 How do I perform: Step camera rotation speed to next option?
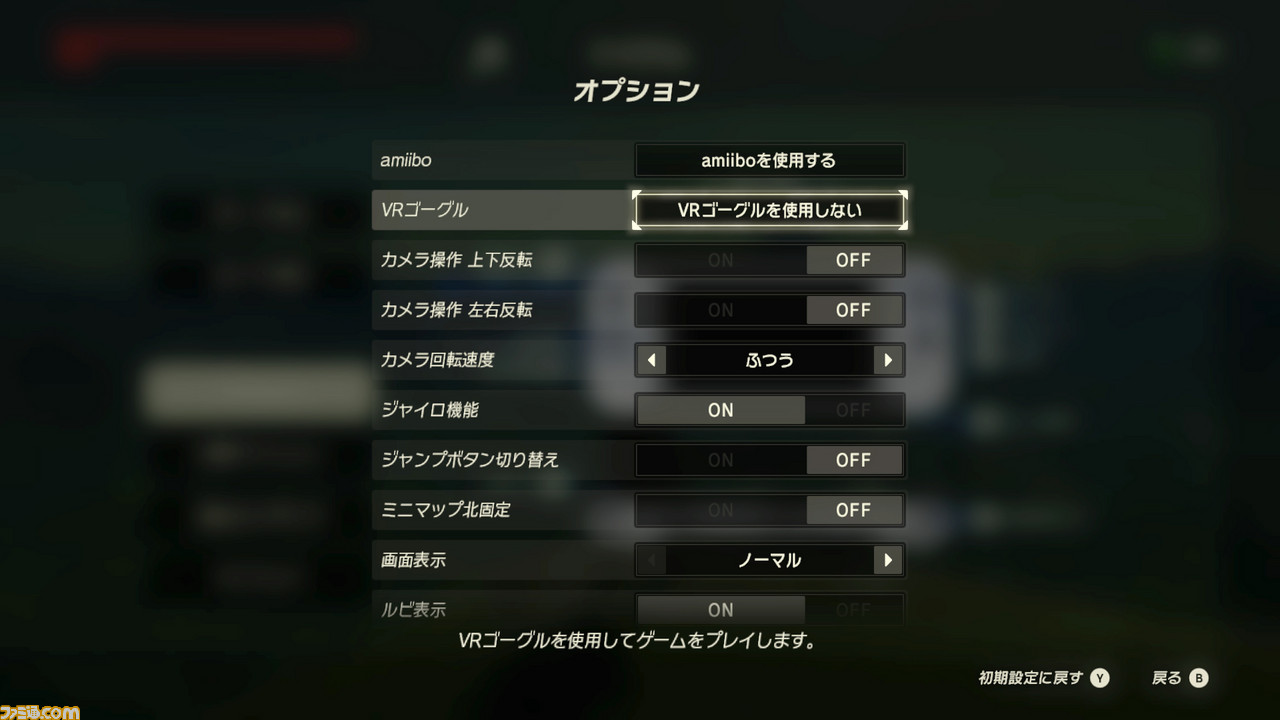[889, 360]
